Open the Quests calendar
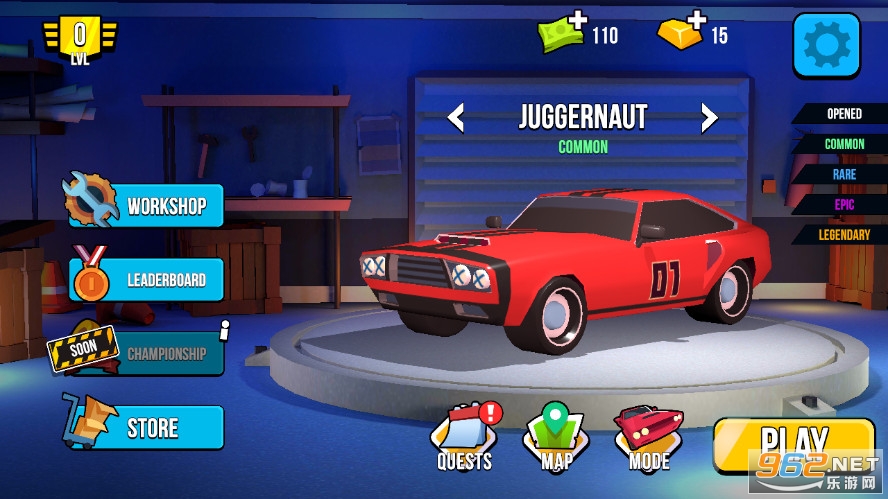 coord(465,436)
